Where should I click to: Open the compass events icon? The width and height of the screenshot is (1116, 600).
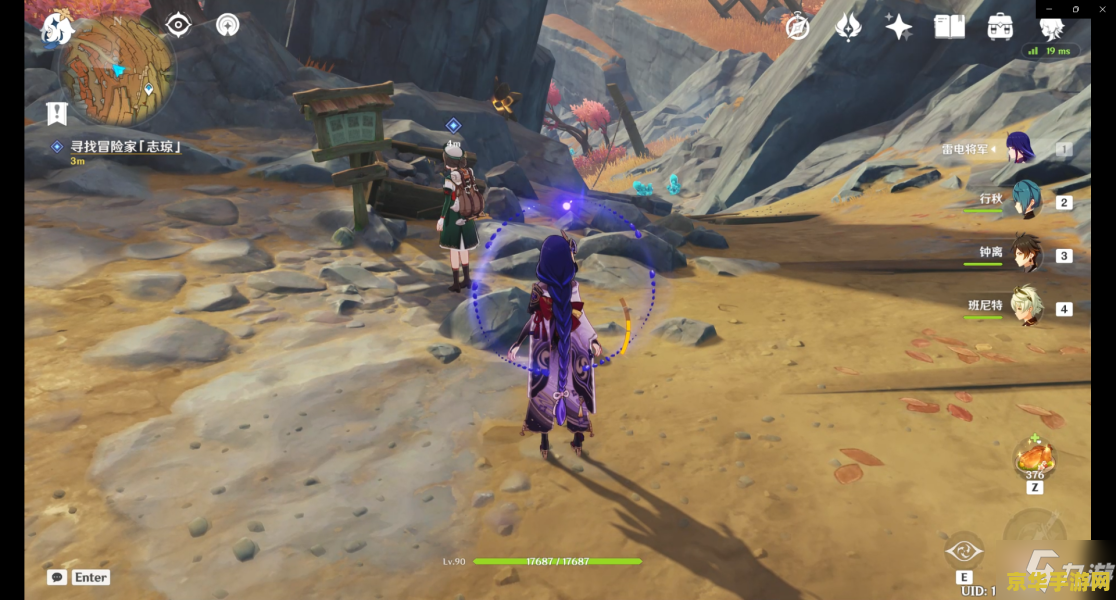tap(797, 27)
